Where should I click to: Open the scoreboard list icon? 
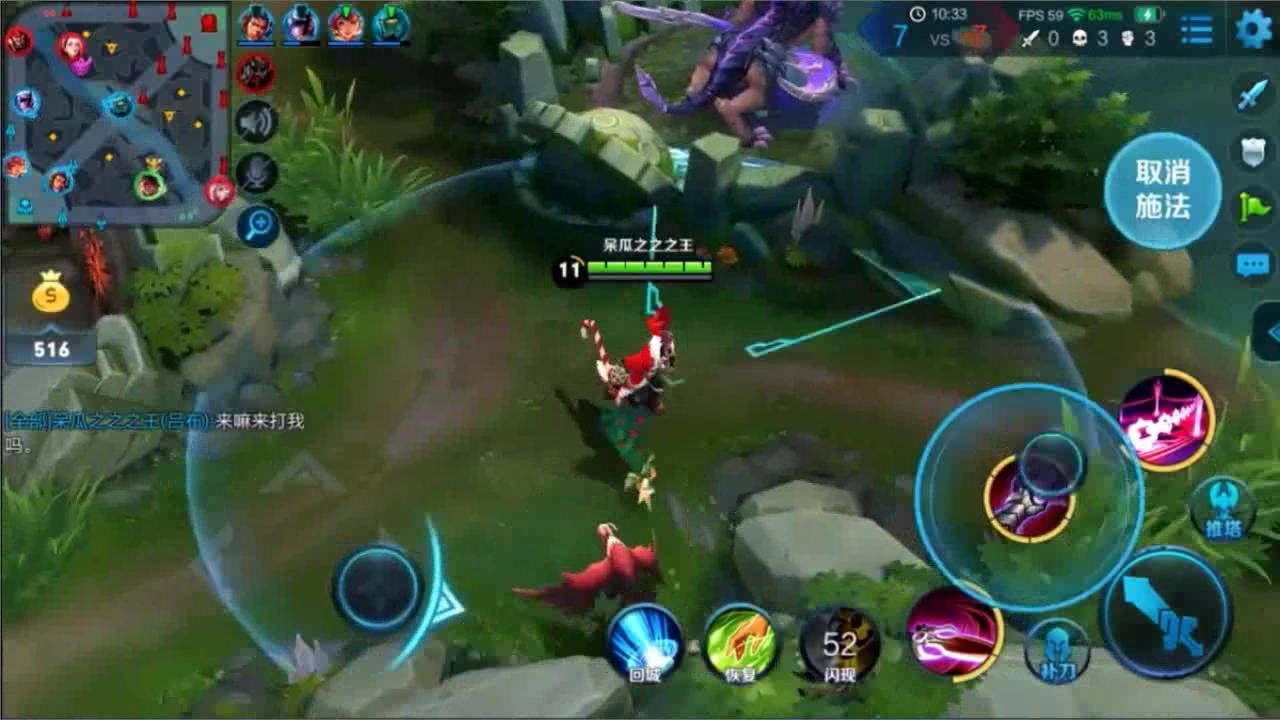click(x=1196, y=29)
